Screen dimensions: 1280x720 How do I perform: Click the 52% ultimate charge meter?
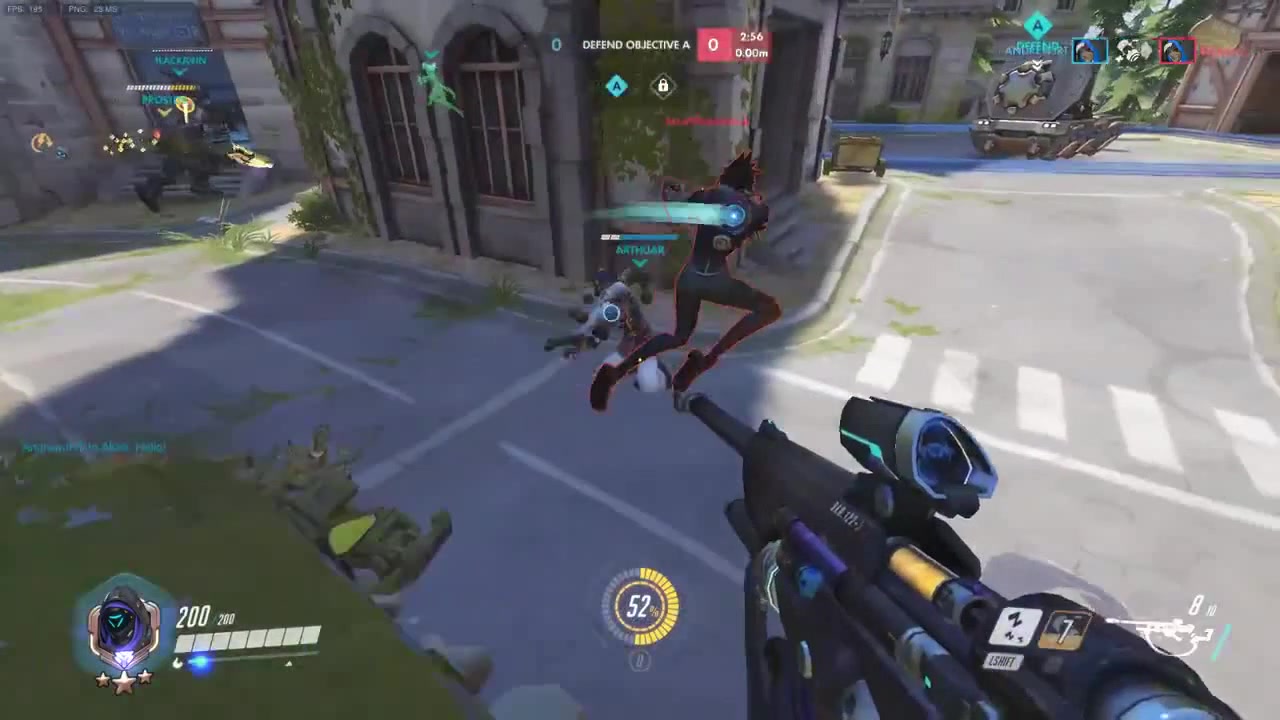click(x=640, y=607)
